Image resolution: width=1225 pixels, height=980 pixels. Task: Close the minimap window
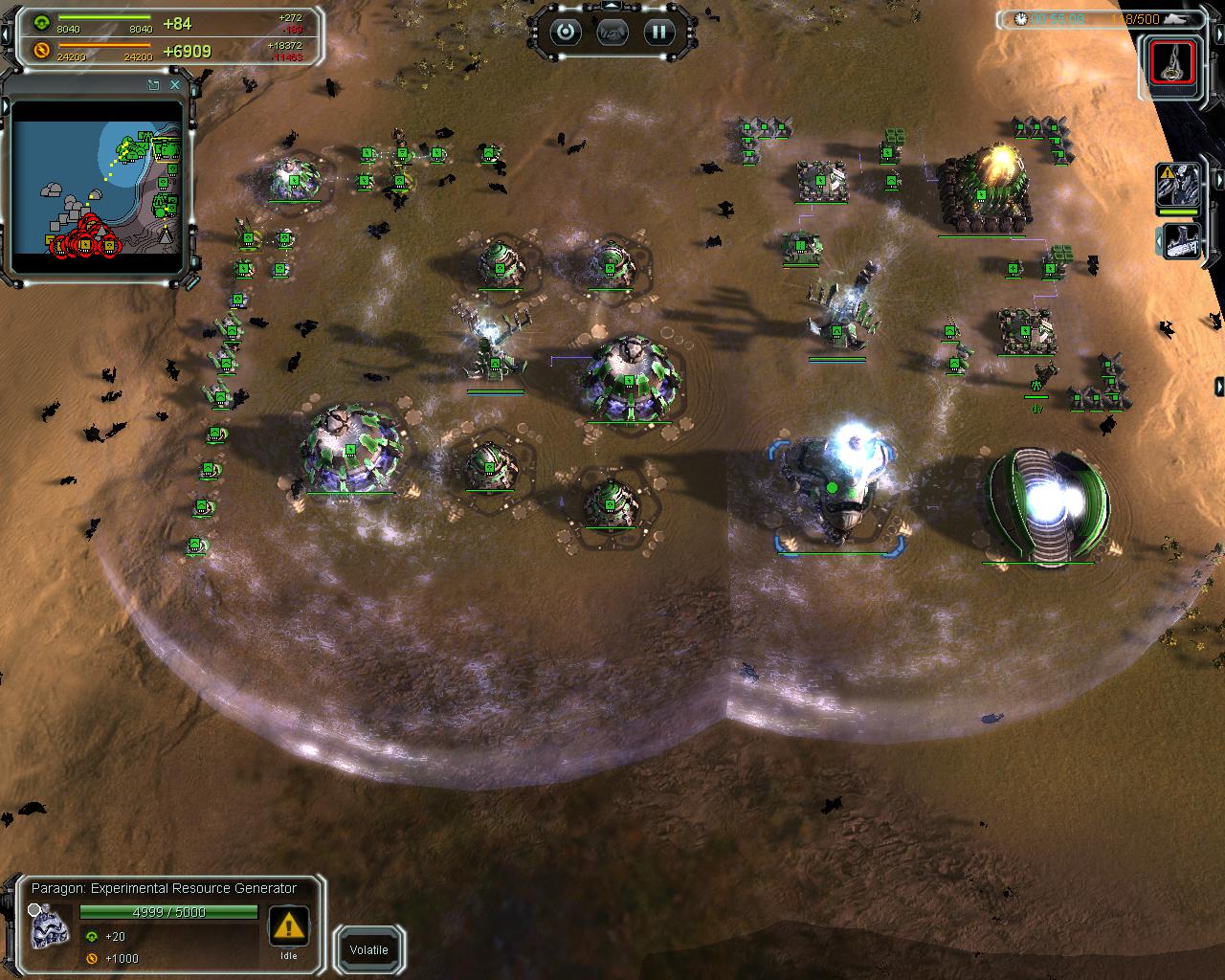(175, 85)
